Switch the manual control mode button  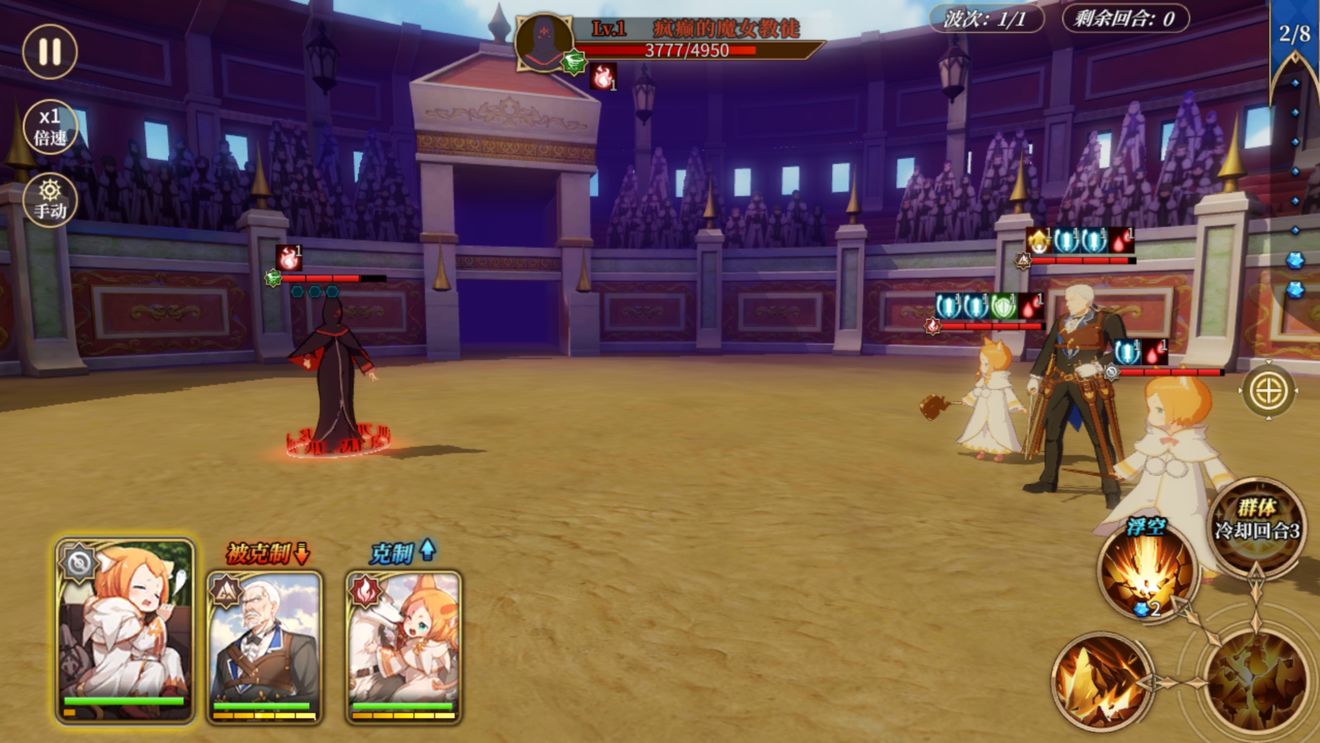point(50,200)
